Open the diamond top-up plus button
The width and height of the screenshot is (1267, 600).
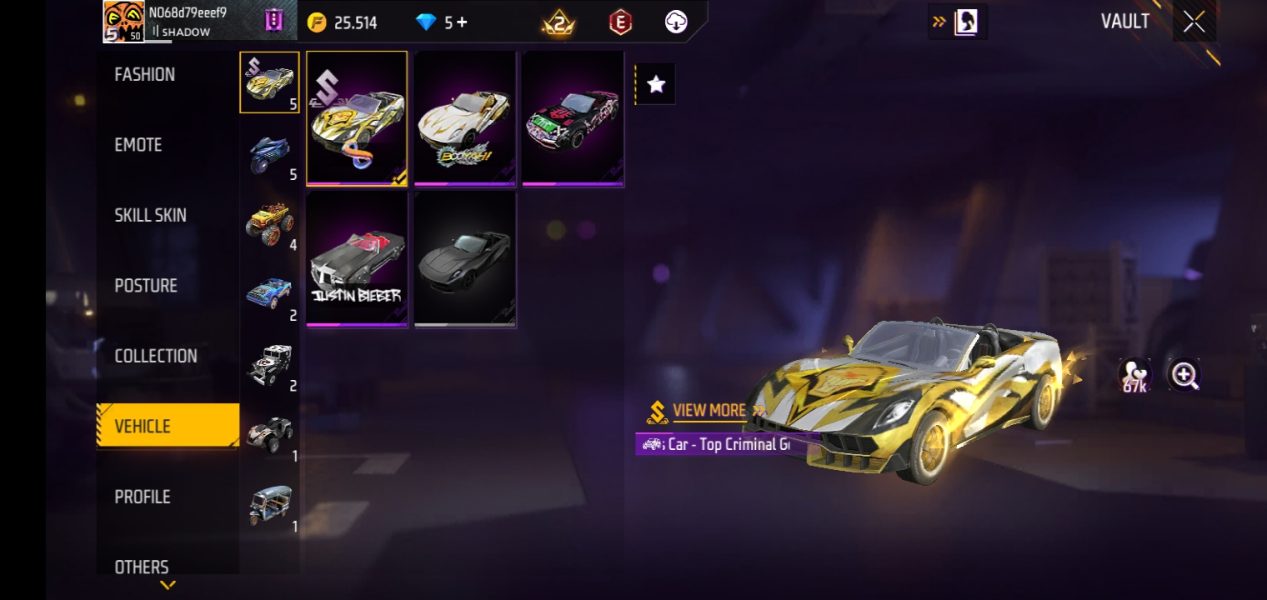462,22
